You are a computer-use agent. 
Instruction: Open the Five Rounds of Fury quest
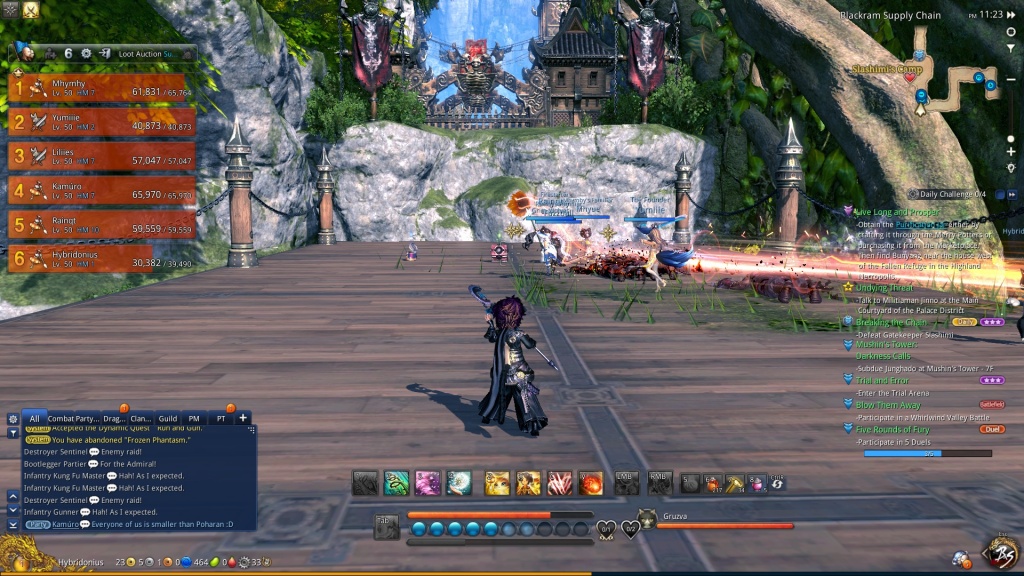click(x=897, y=429)
